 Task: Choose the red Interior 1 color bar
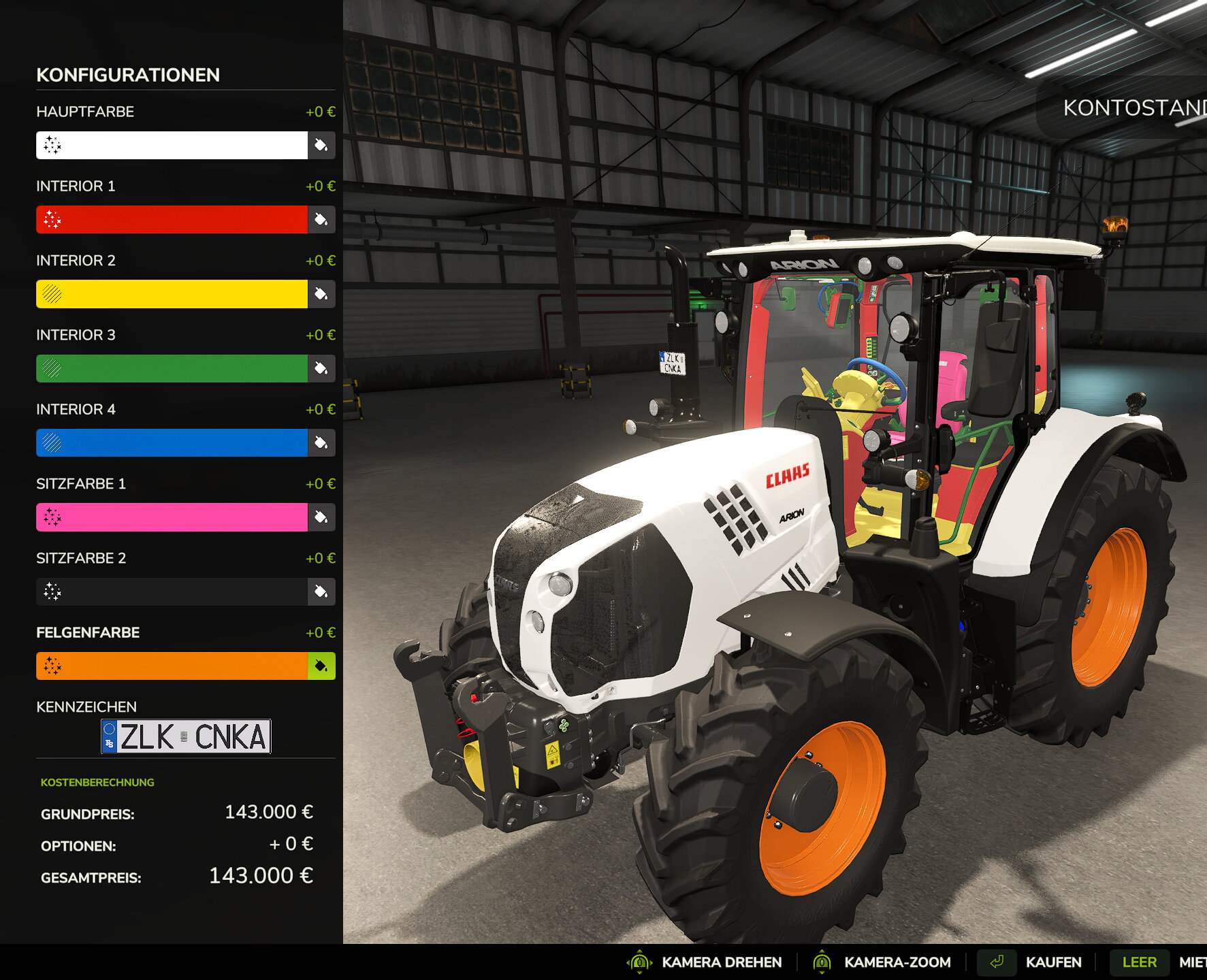tap(172, 219)
